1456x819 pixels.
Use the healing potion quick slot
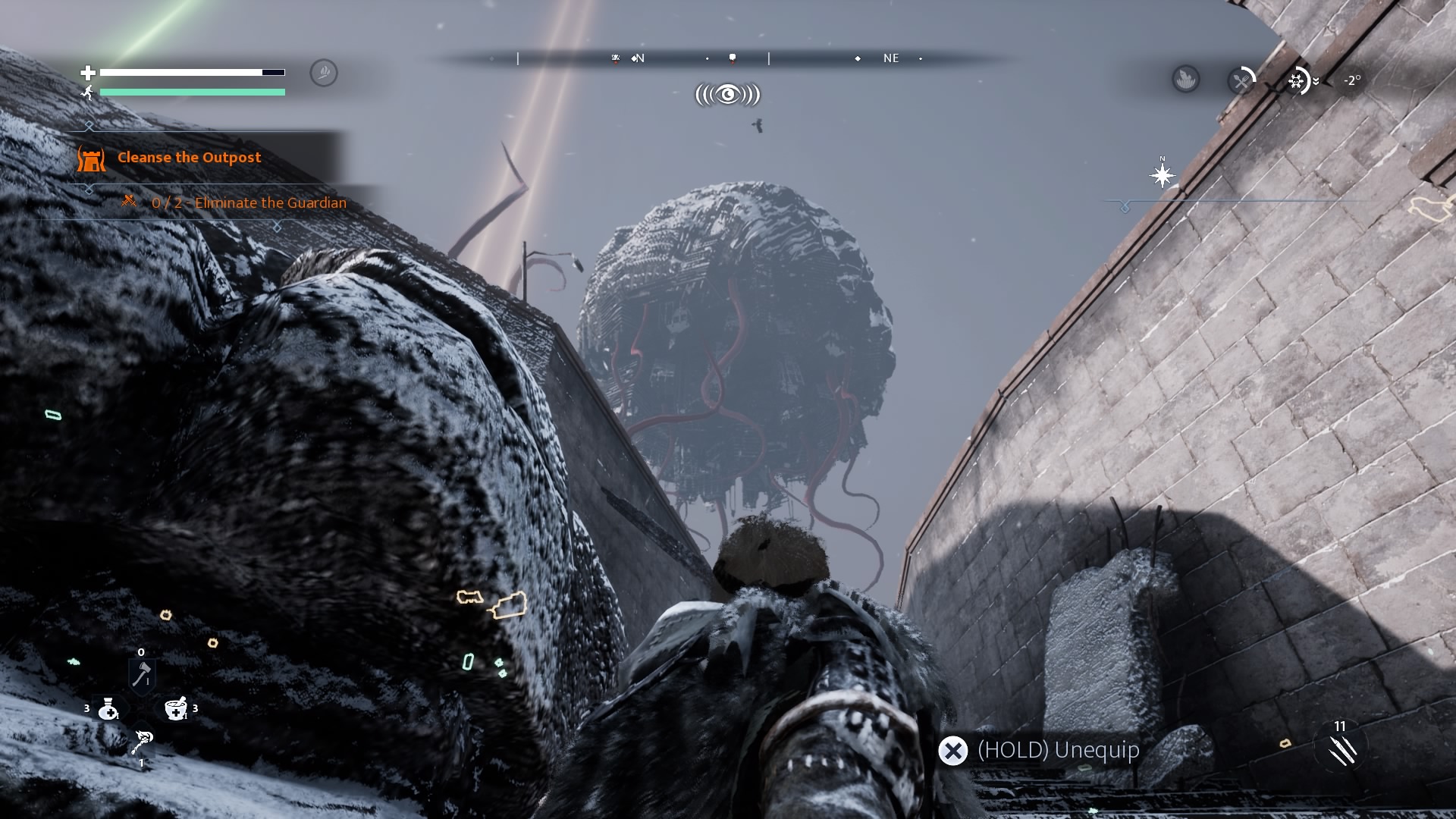(108, 709)
